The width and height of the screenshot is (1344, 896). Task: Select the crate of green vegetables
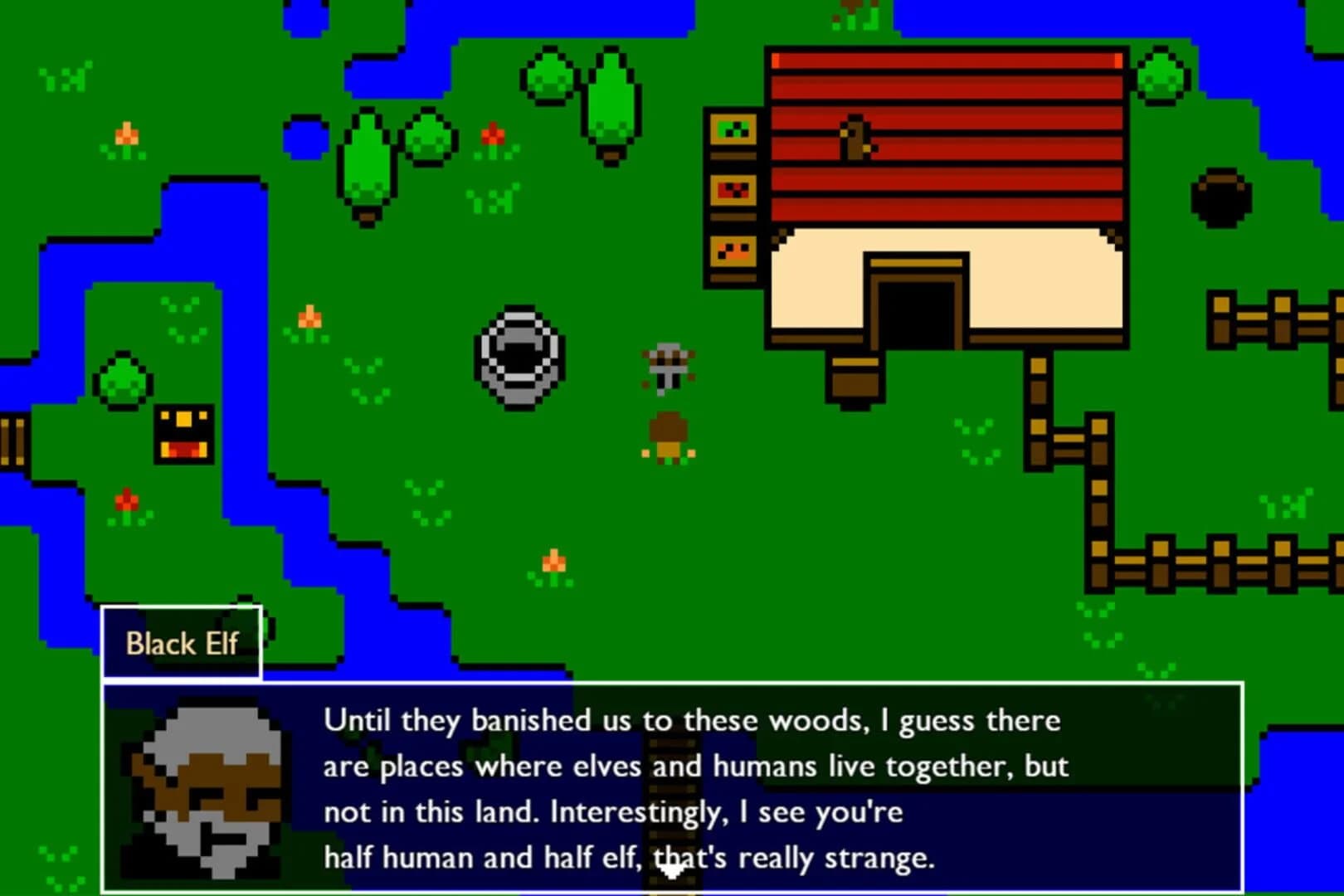tap(732, 129)
